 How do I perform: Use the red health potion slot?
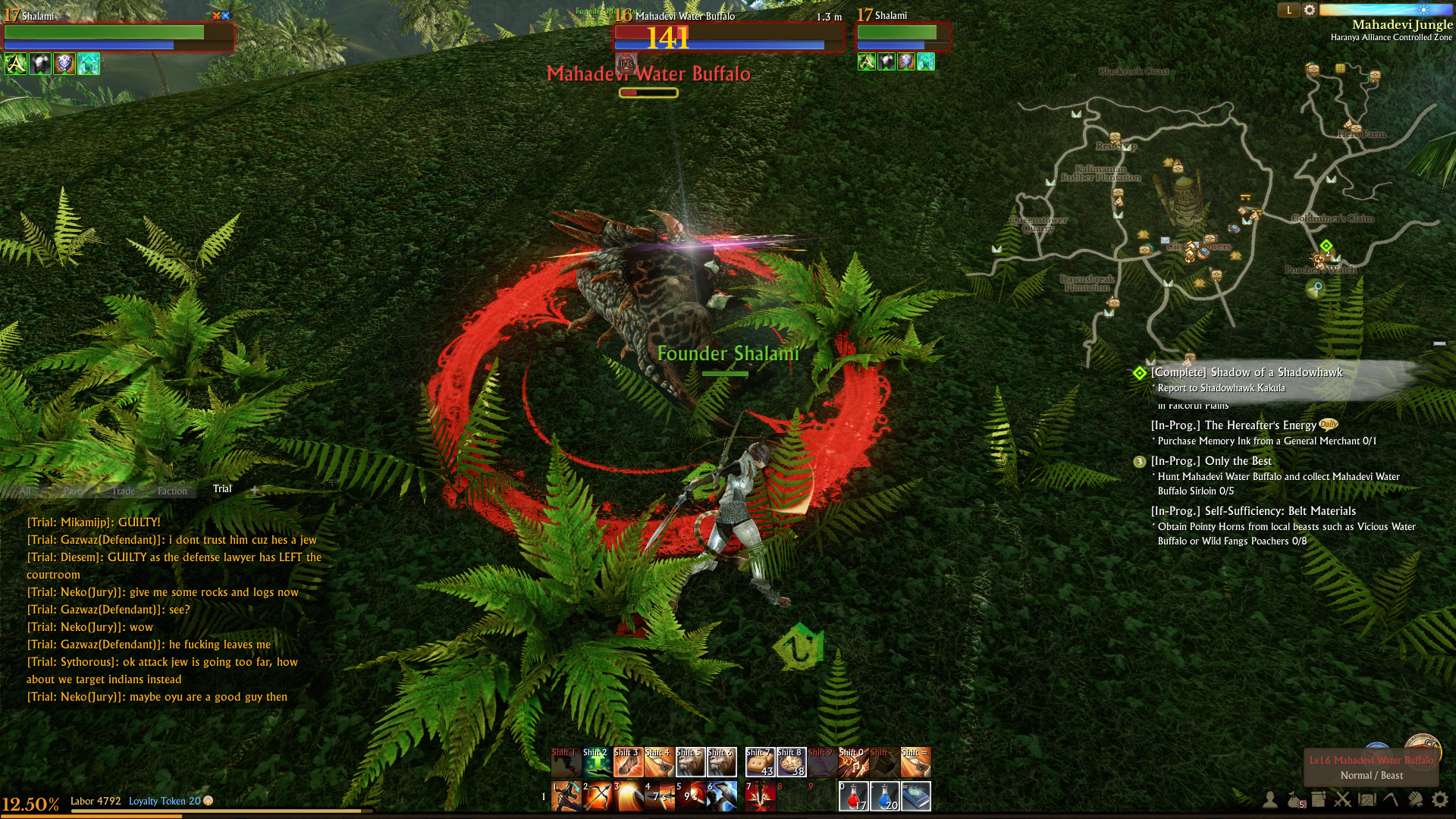(853, 796)
